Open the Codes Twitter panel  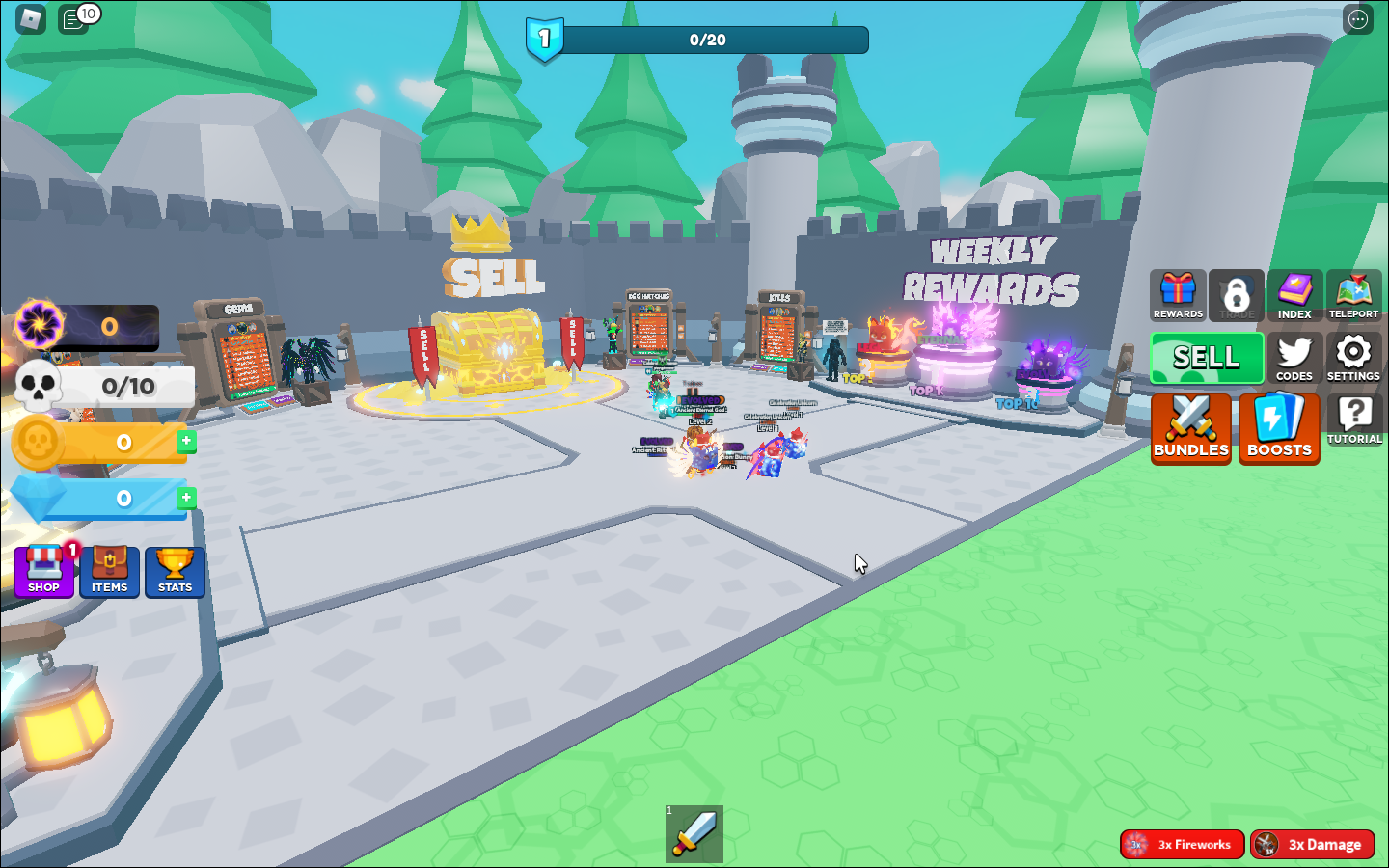(1295, 359)
